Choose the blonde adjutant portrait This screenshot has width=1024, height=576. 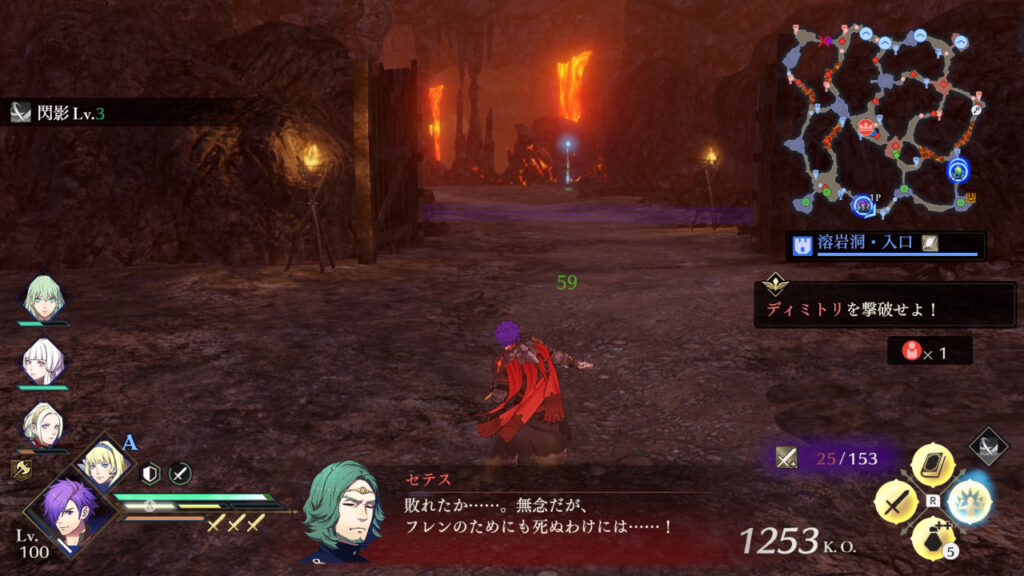[x=101, y=461]
